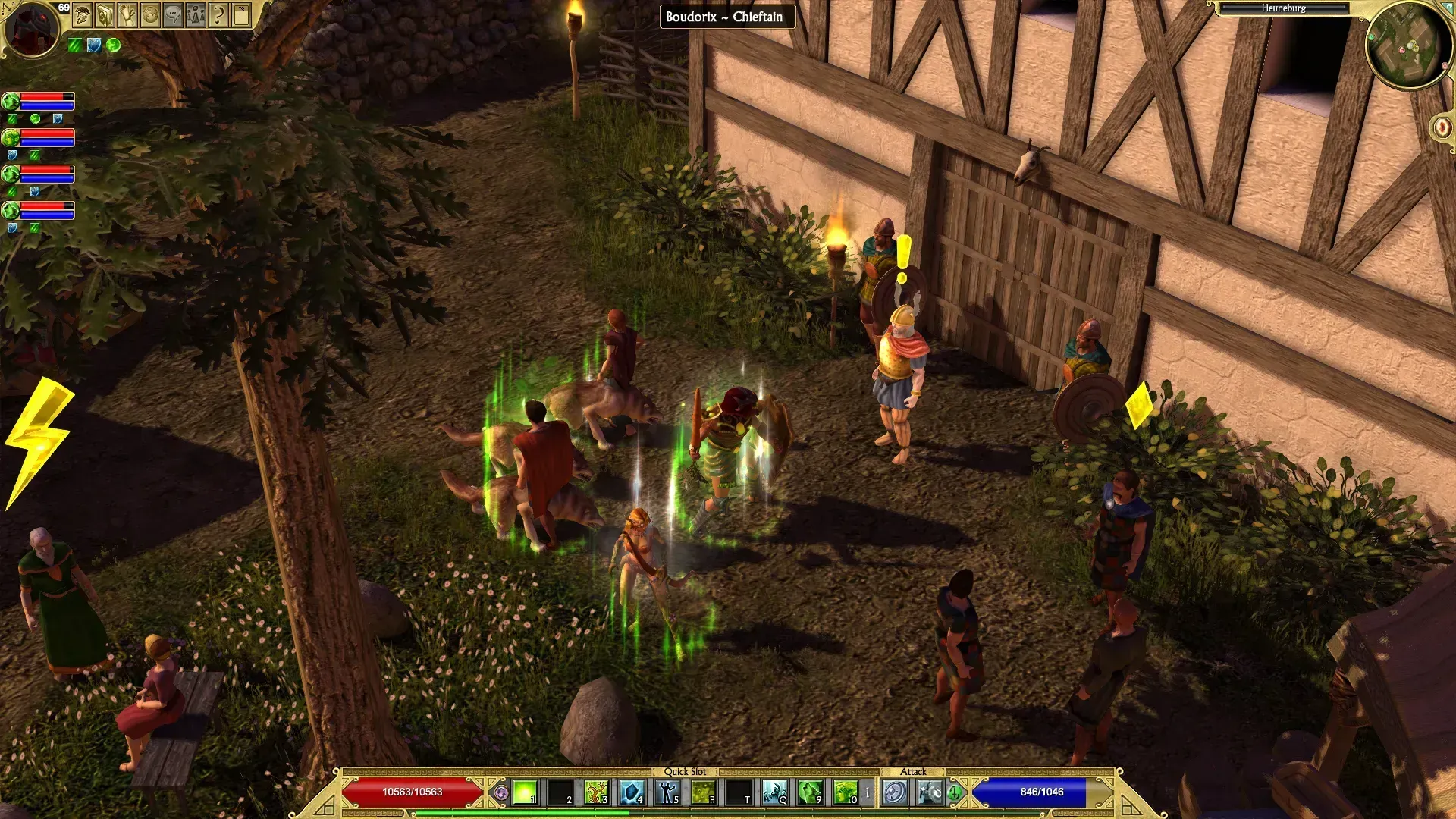Select the primary attack shield icon

pyautogui.click(x=895, y=792)
